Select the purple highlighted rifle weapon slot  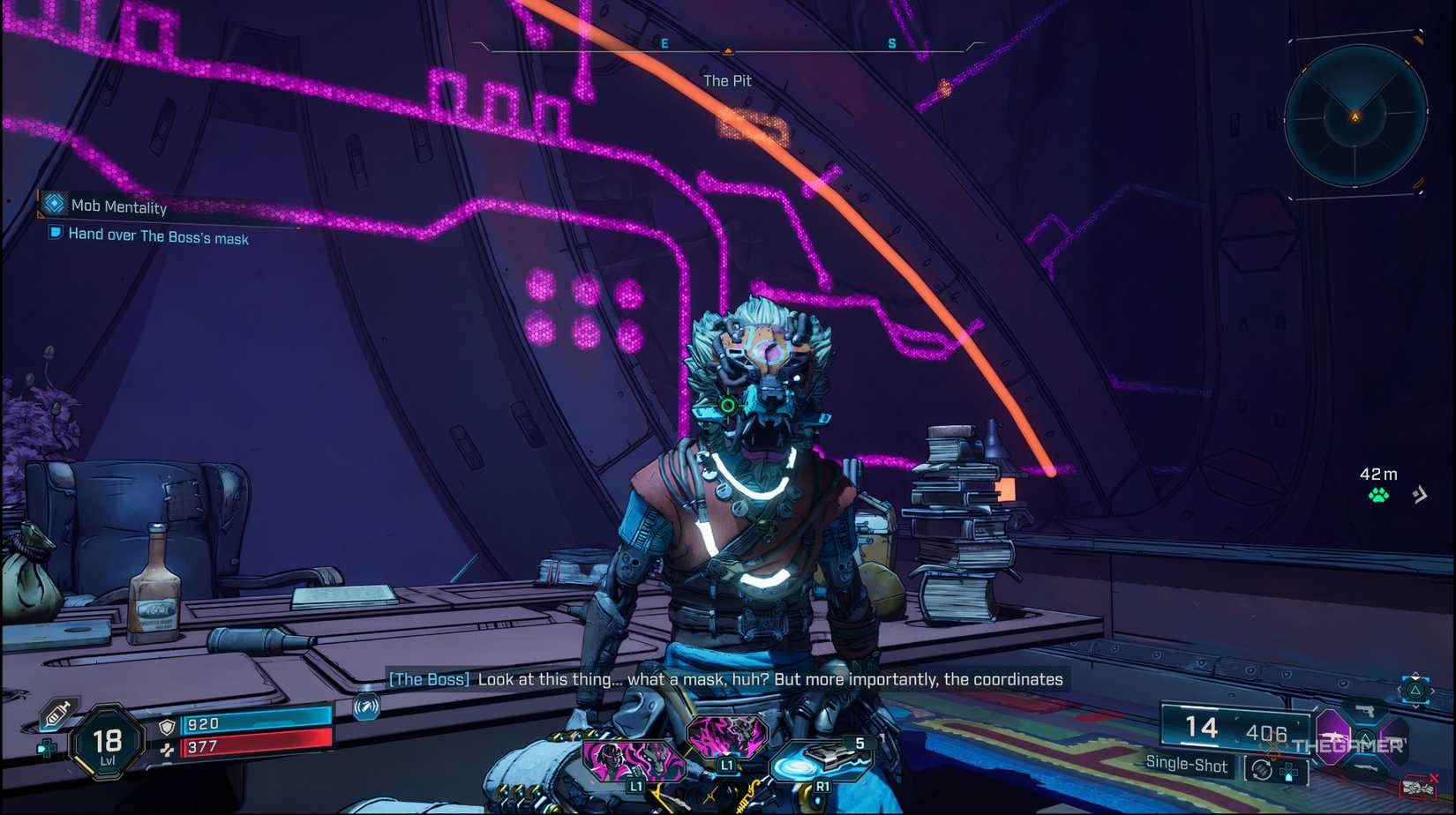(1333, 735)
